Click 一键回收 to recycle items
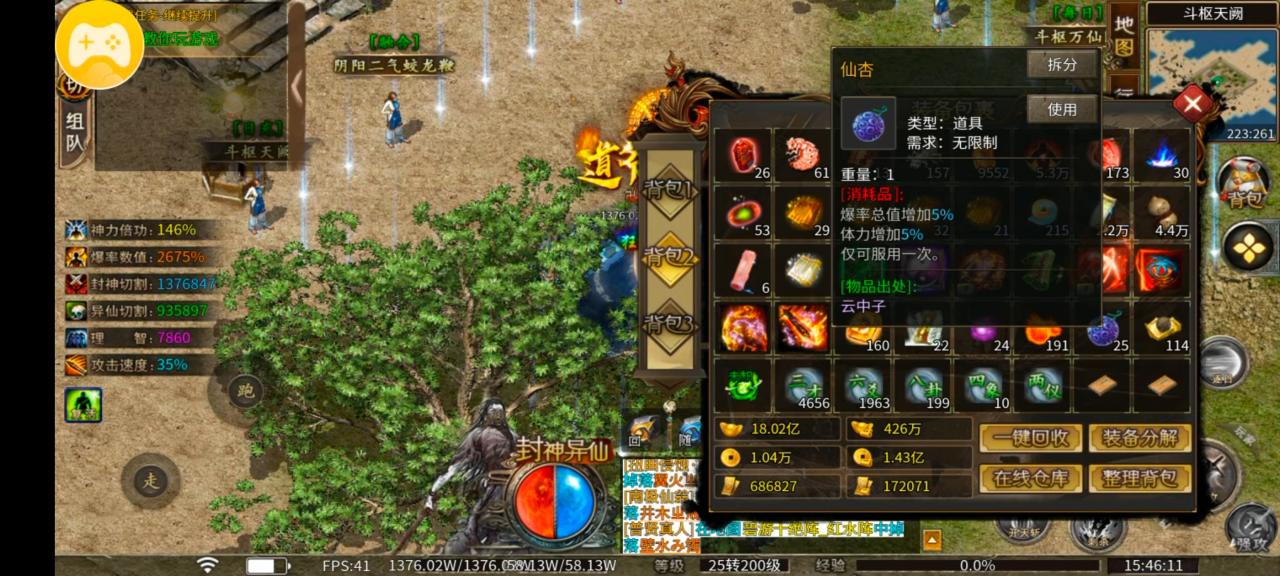The image size is (1280, 576). click(x=1030, y=438)
